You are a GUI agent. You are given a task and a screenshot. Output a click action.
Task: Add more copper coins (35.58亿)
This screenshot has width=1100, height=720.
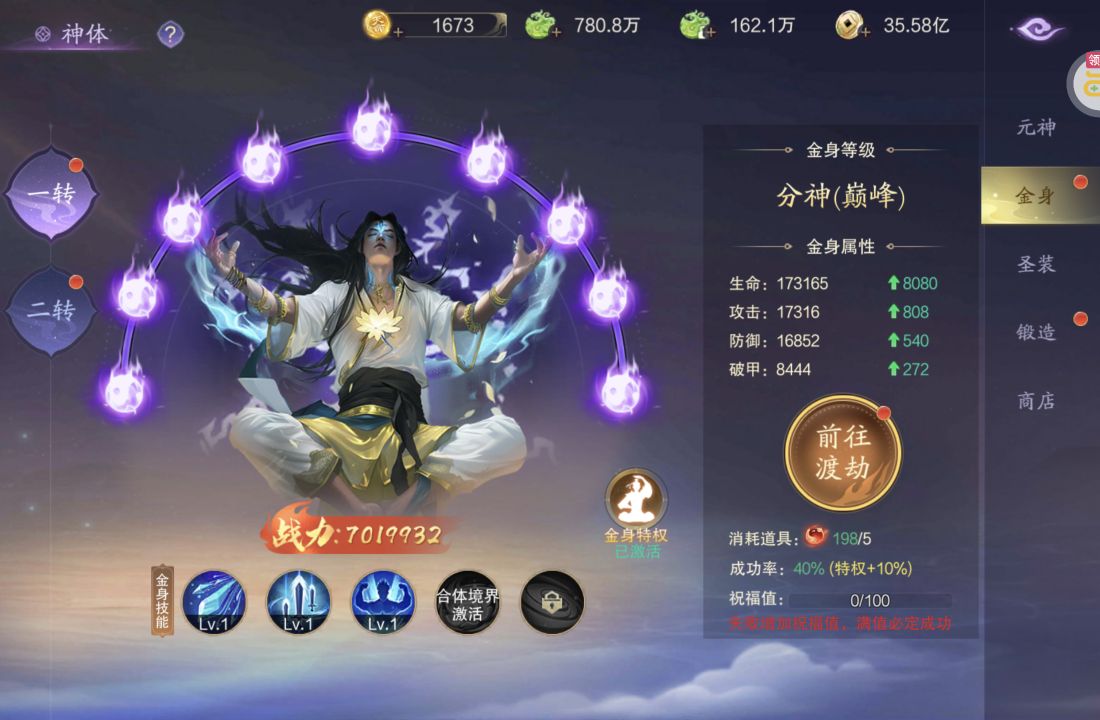[864, 33]
